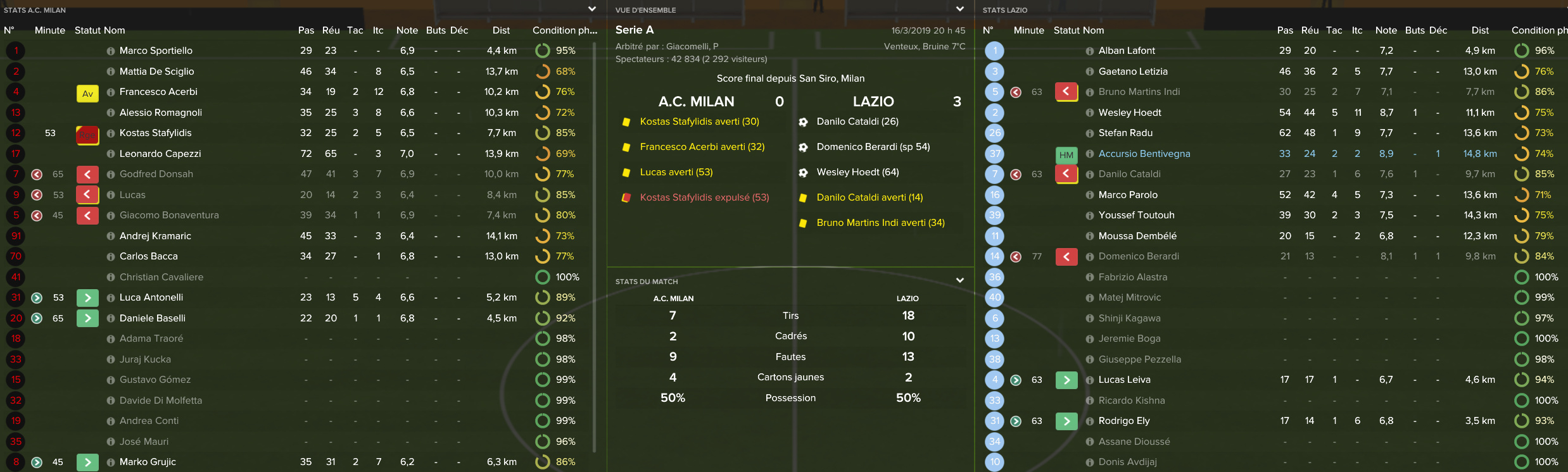Select Accursio Bentivegna, the highlighted Lazio player

(1144, 154)
